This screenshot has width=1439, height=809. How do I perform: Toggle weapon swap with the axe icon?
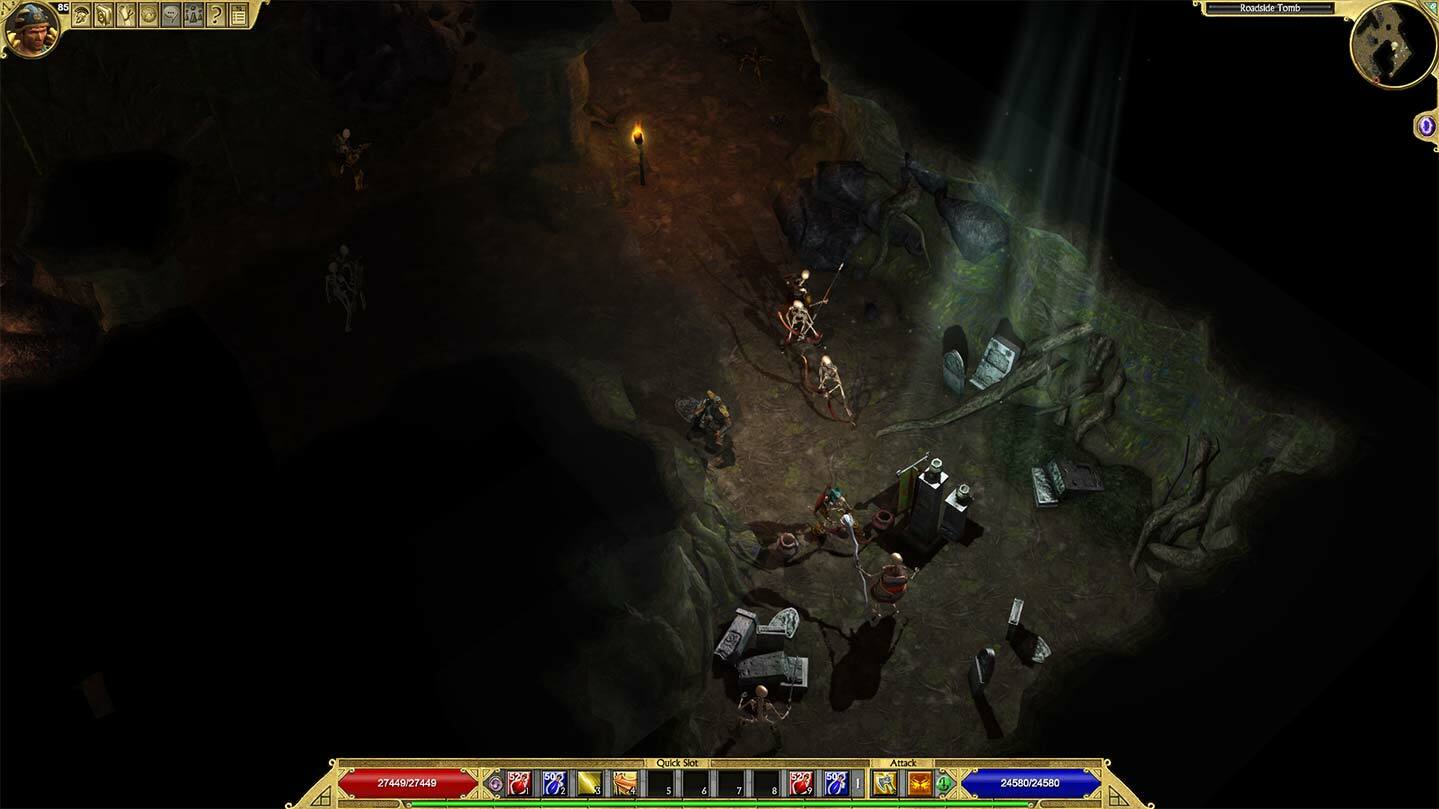point(885,782)
